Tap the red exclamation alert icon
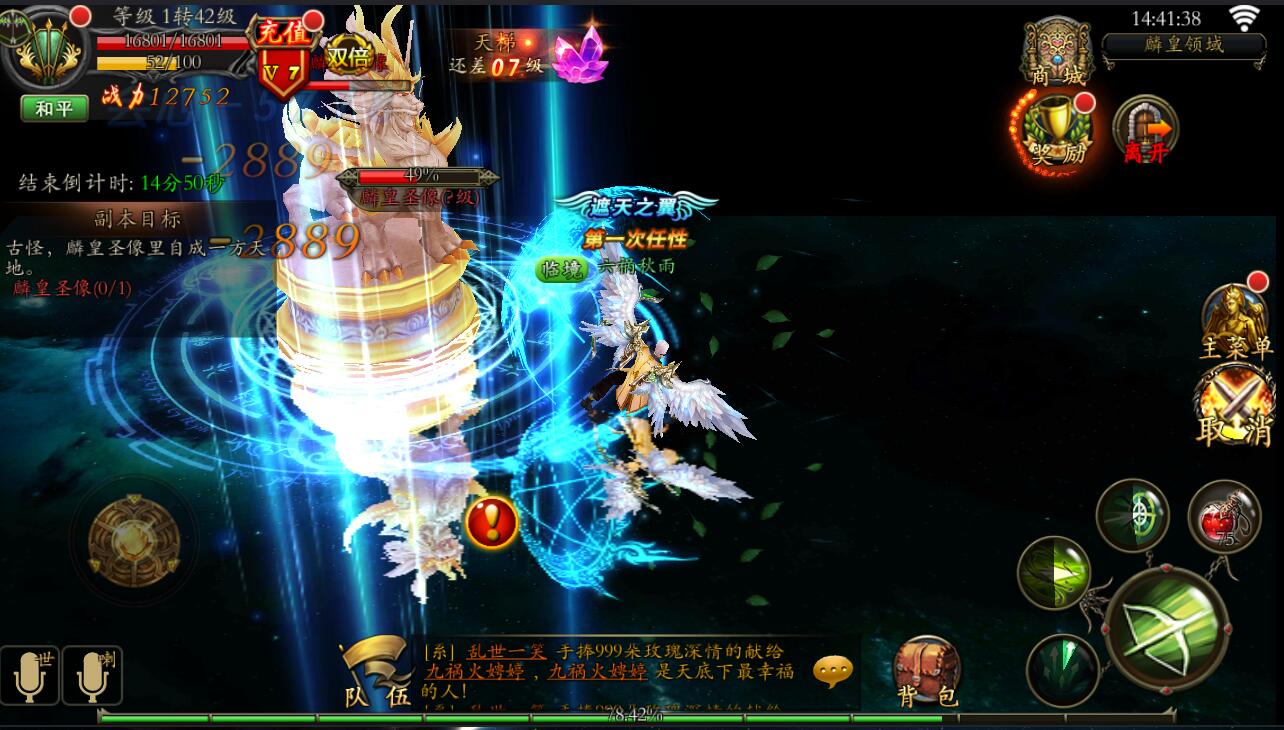1284x730 pixels. 491,522
